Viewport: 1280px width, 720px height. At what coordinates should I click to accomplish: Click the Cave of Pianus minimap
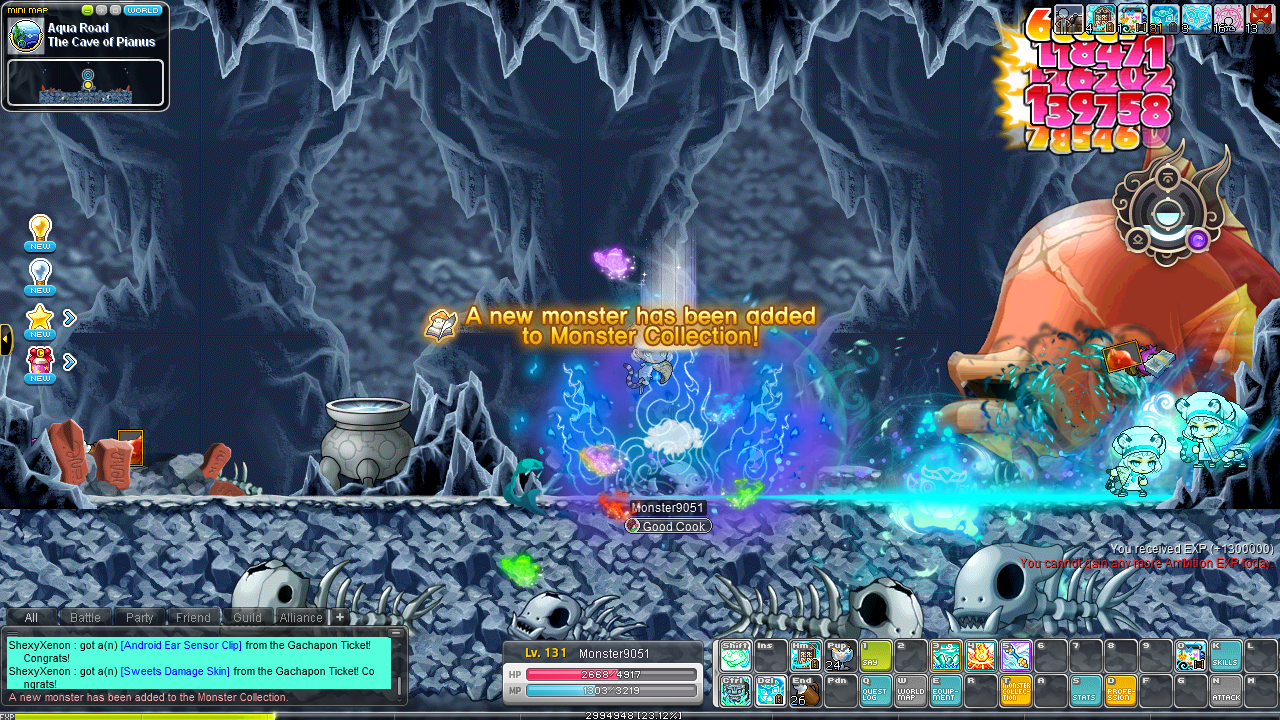85,82
